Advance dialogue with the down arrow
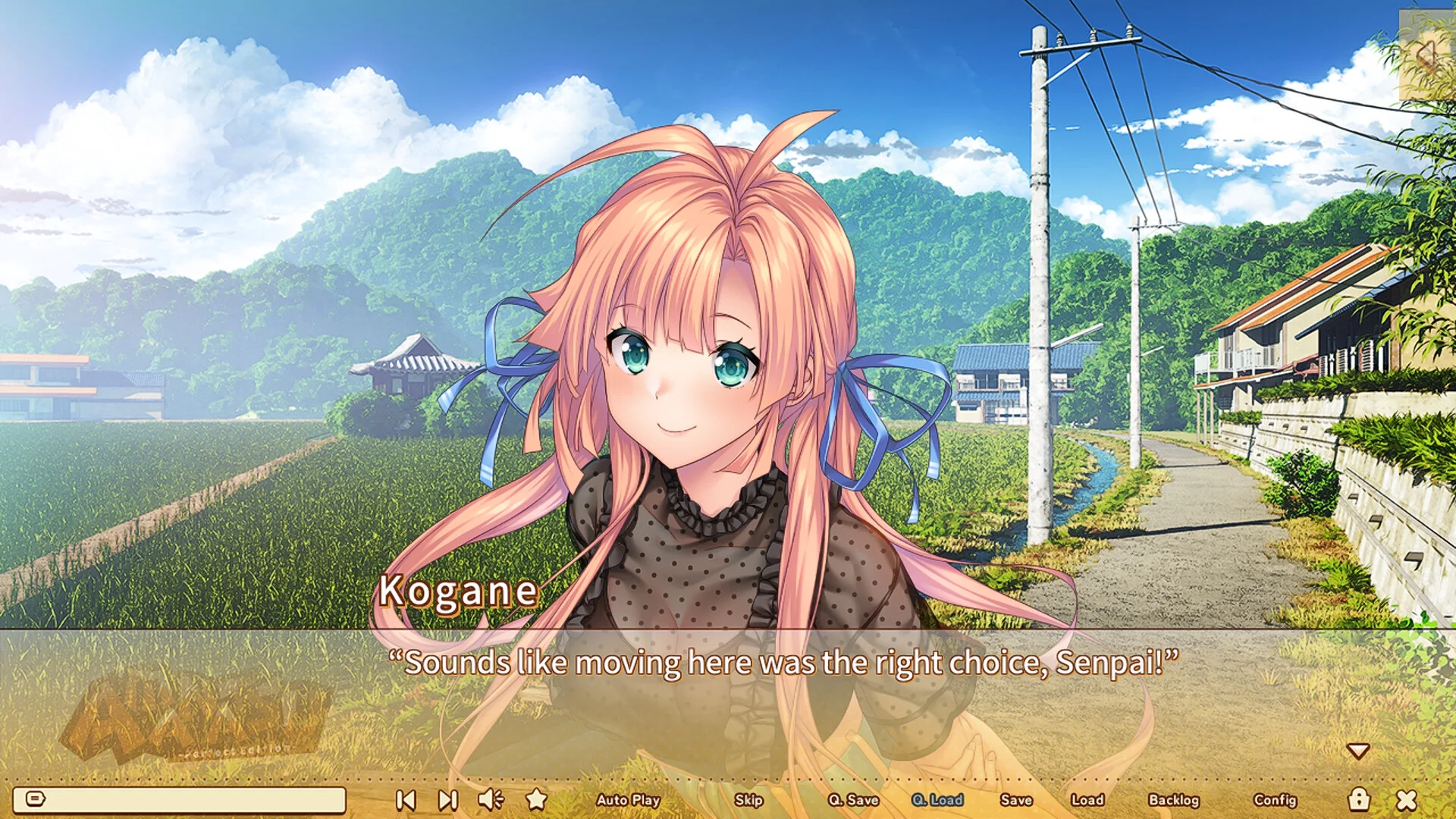The width and height of the screenshot is (1456, 819). [x=1358, y=751]
